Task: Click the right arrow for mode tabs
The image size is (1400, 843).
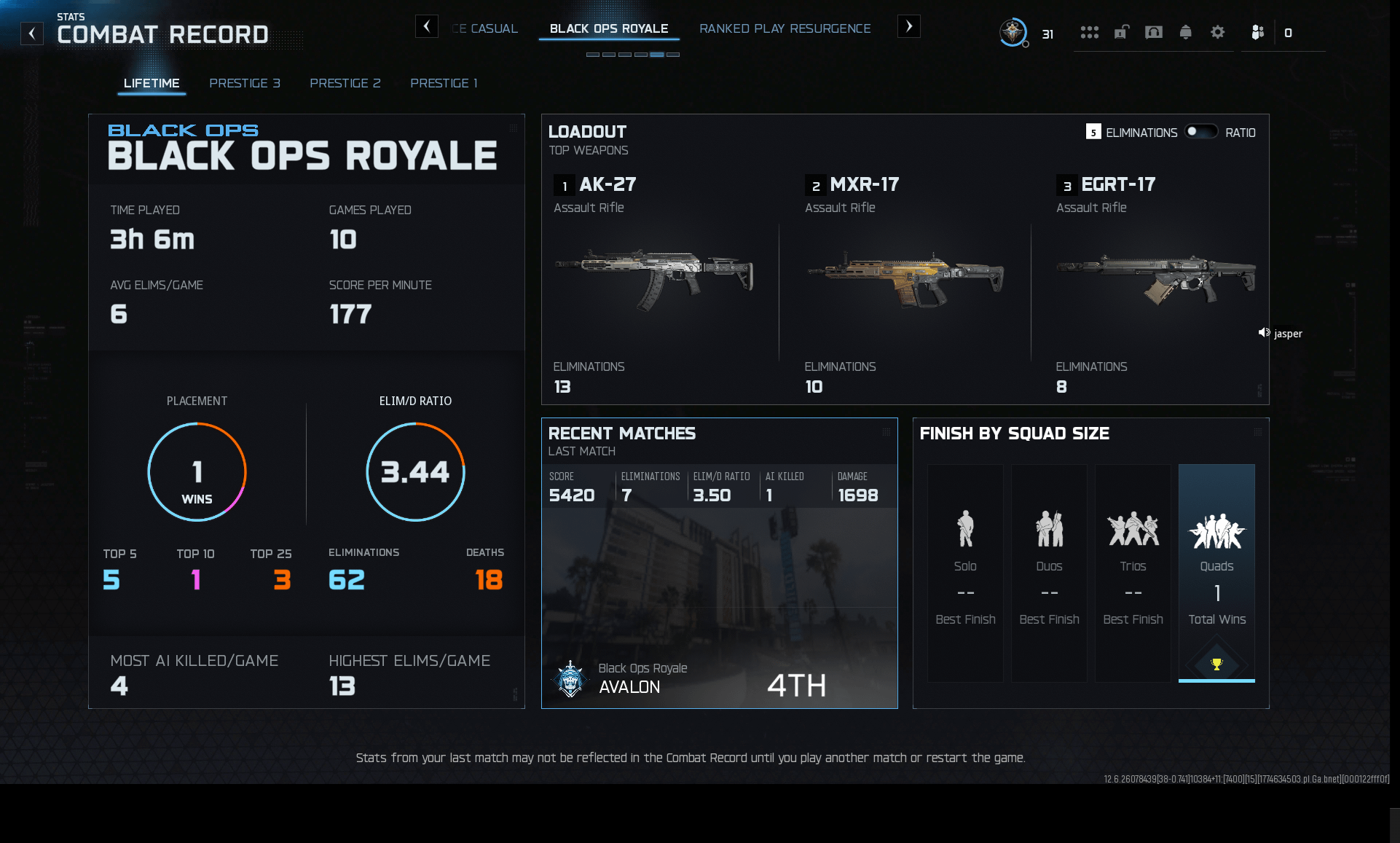Action: click(908, 27)
